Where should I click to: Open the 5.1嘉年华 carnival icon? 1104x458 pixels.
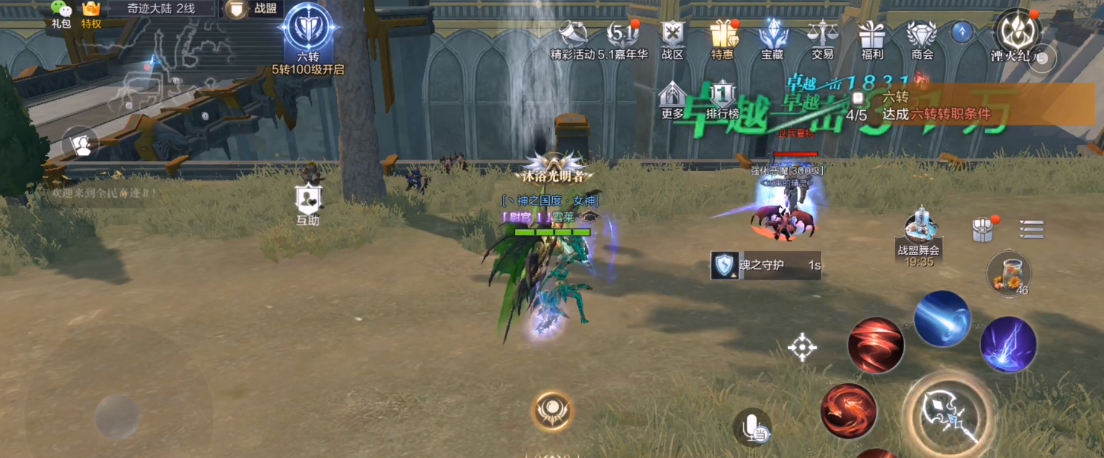[x=623, y=38]
